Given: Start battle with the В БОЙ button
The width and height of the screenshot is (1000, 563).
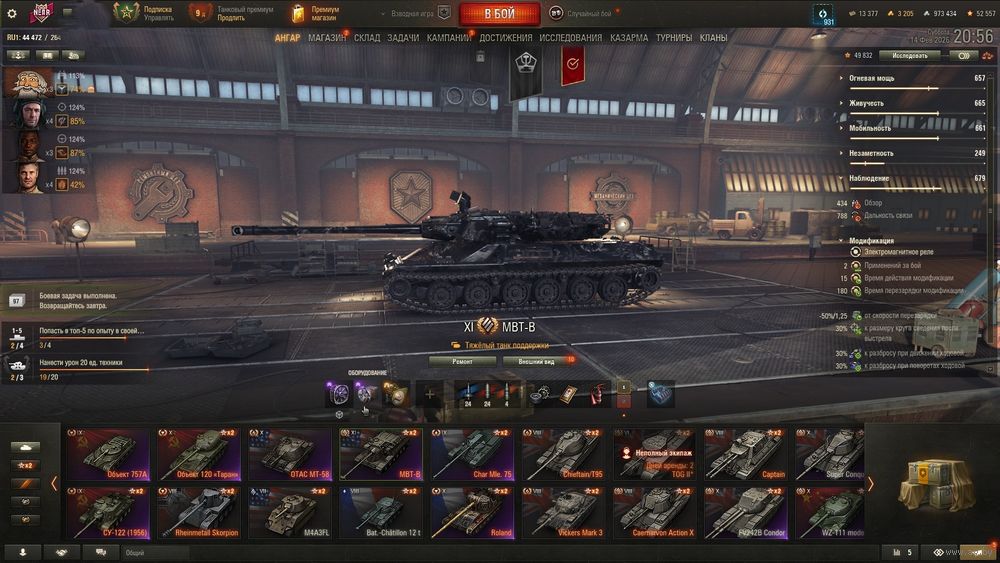Looking at the screenshot, I should [x=499, y=14].
